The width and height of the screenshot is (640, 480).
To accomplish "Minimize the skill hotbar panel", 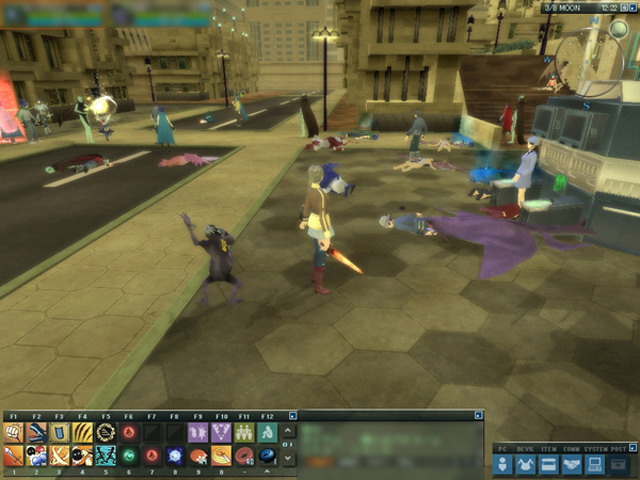I will pyautogui.click(x=293, y=415).
